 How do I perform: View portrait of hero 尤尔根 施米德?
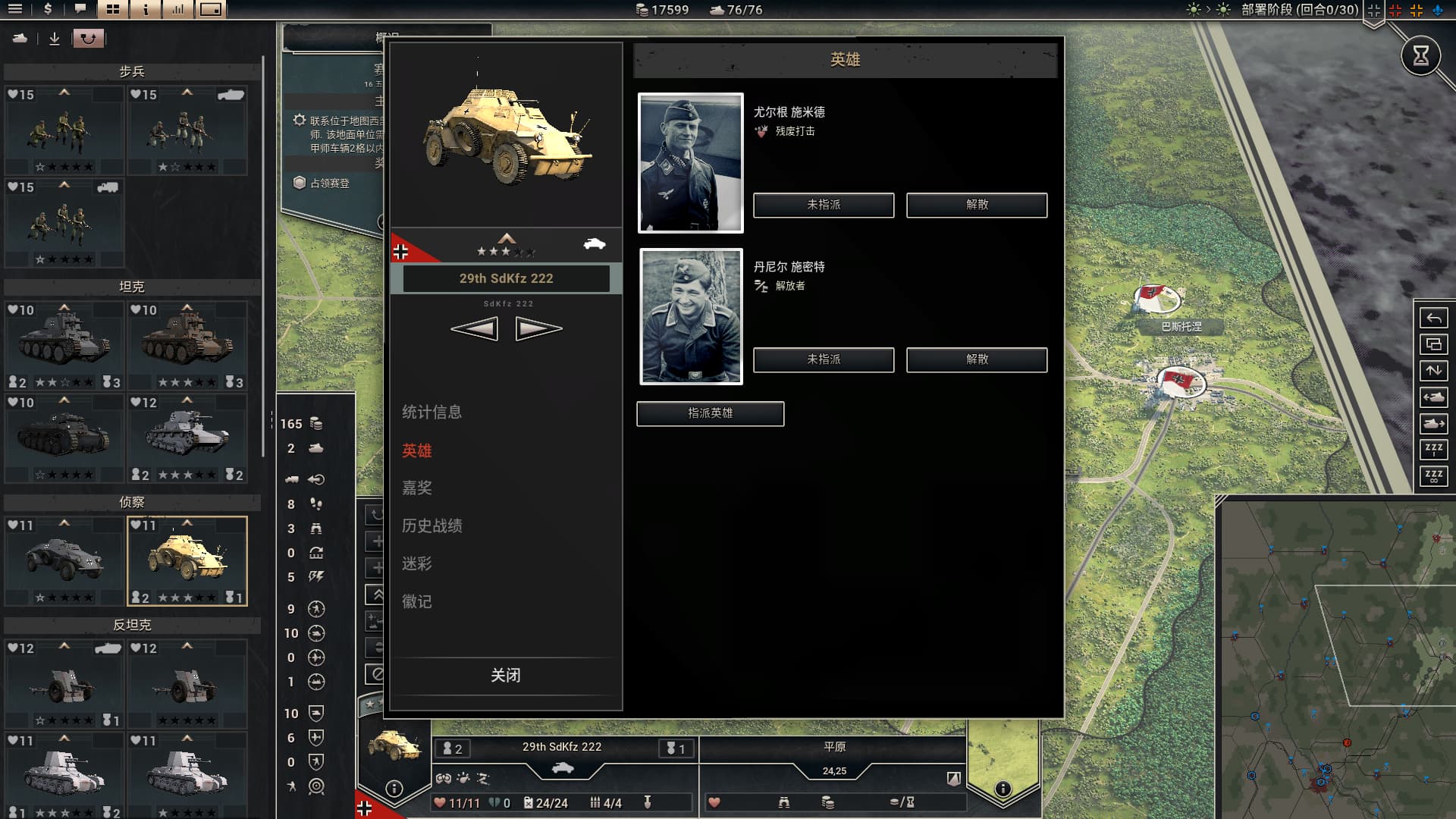pos(690,162)
